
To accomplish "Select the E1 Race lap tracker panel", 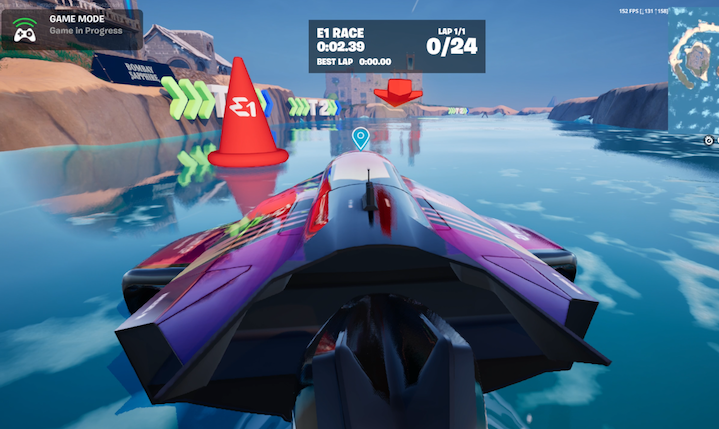I will click(397, 46).
